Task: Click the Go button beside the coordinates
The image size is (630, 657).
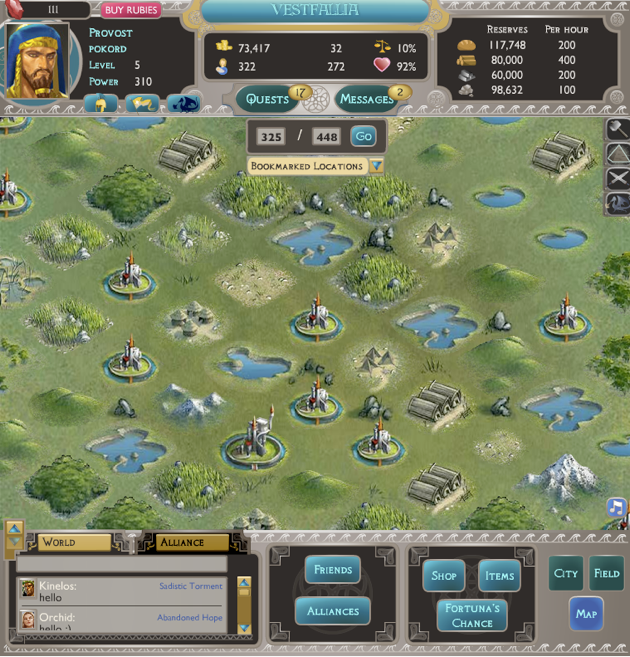Action: 363,137
